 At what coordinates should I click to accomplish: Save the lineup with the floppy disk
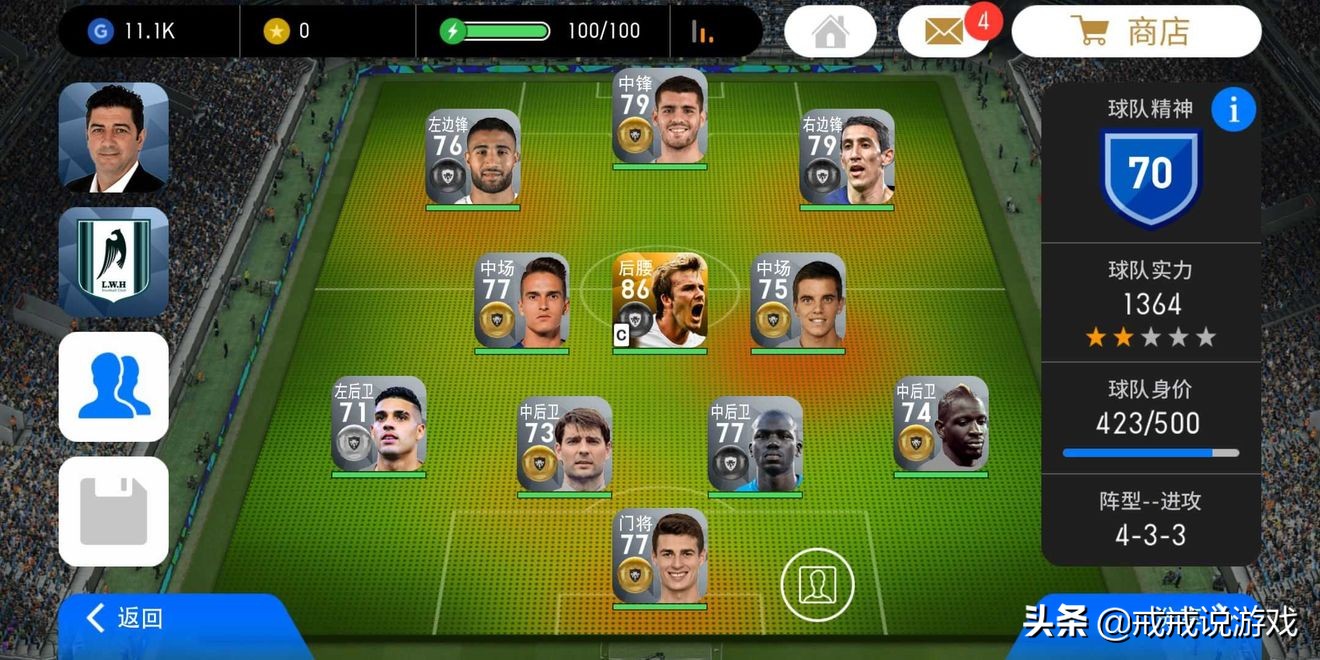coord(114,511)
